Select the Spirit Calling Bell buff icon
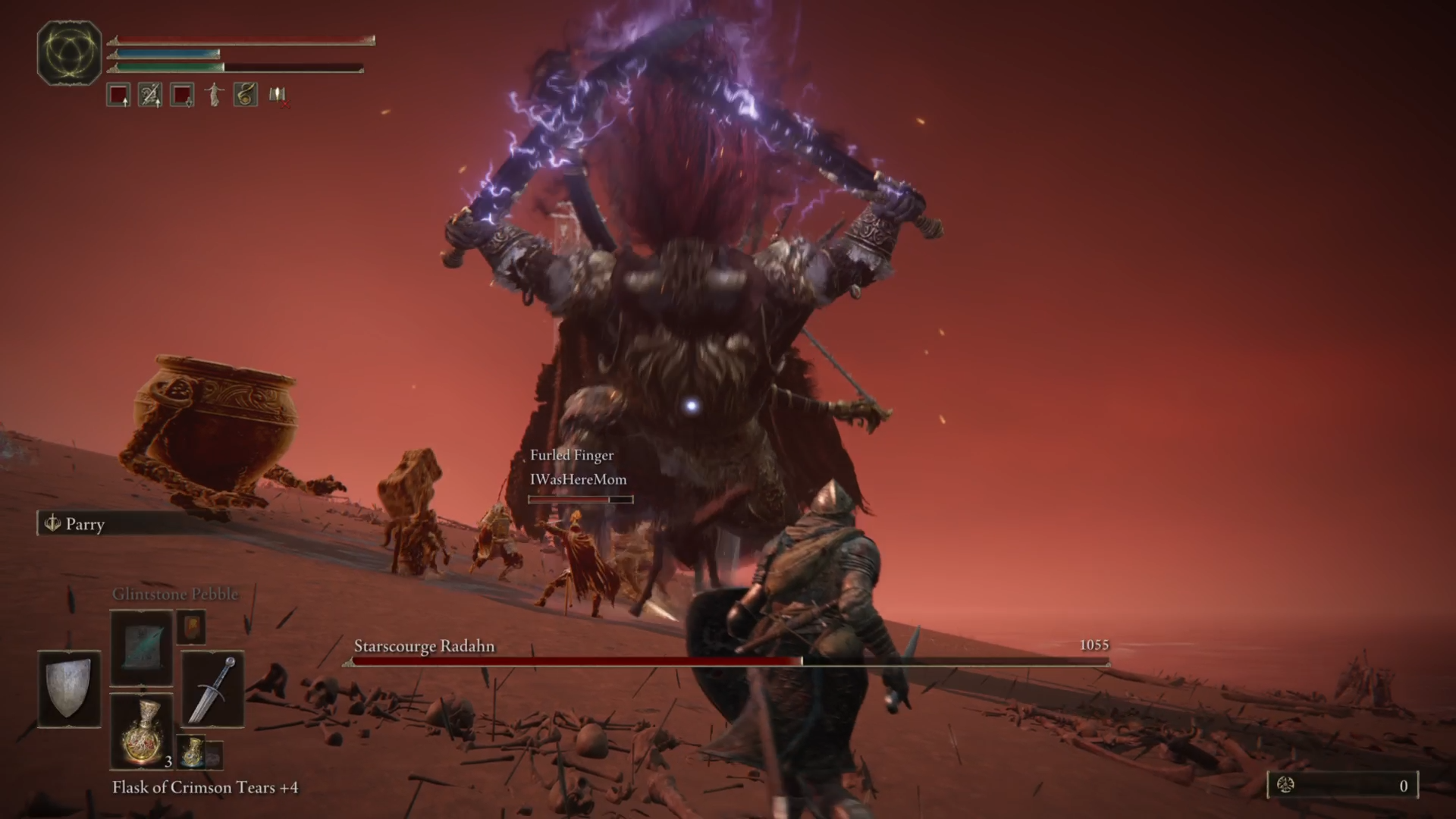 pos(245,94)
